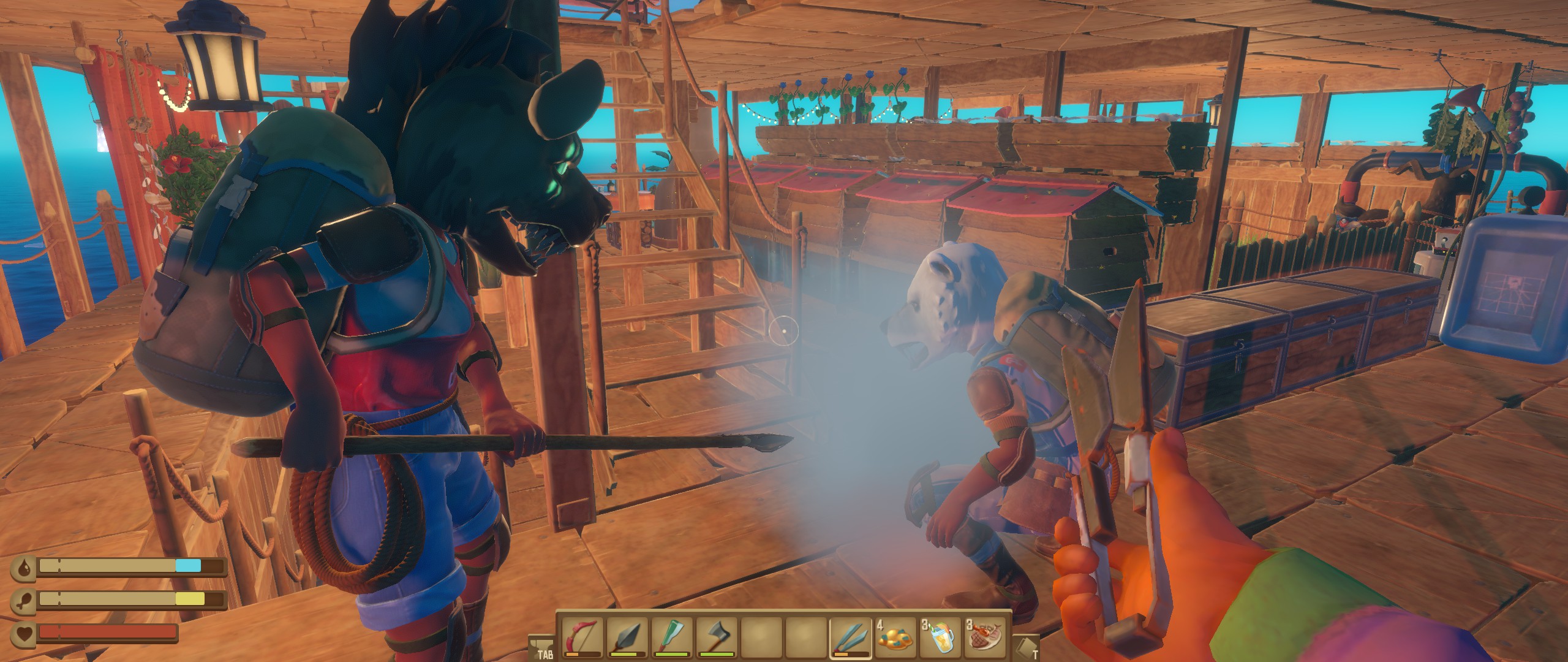Pick the shears hotbar slot
The height and width of the screenshot is (662, 1568).
(850, 638)
